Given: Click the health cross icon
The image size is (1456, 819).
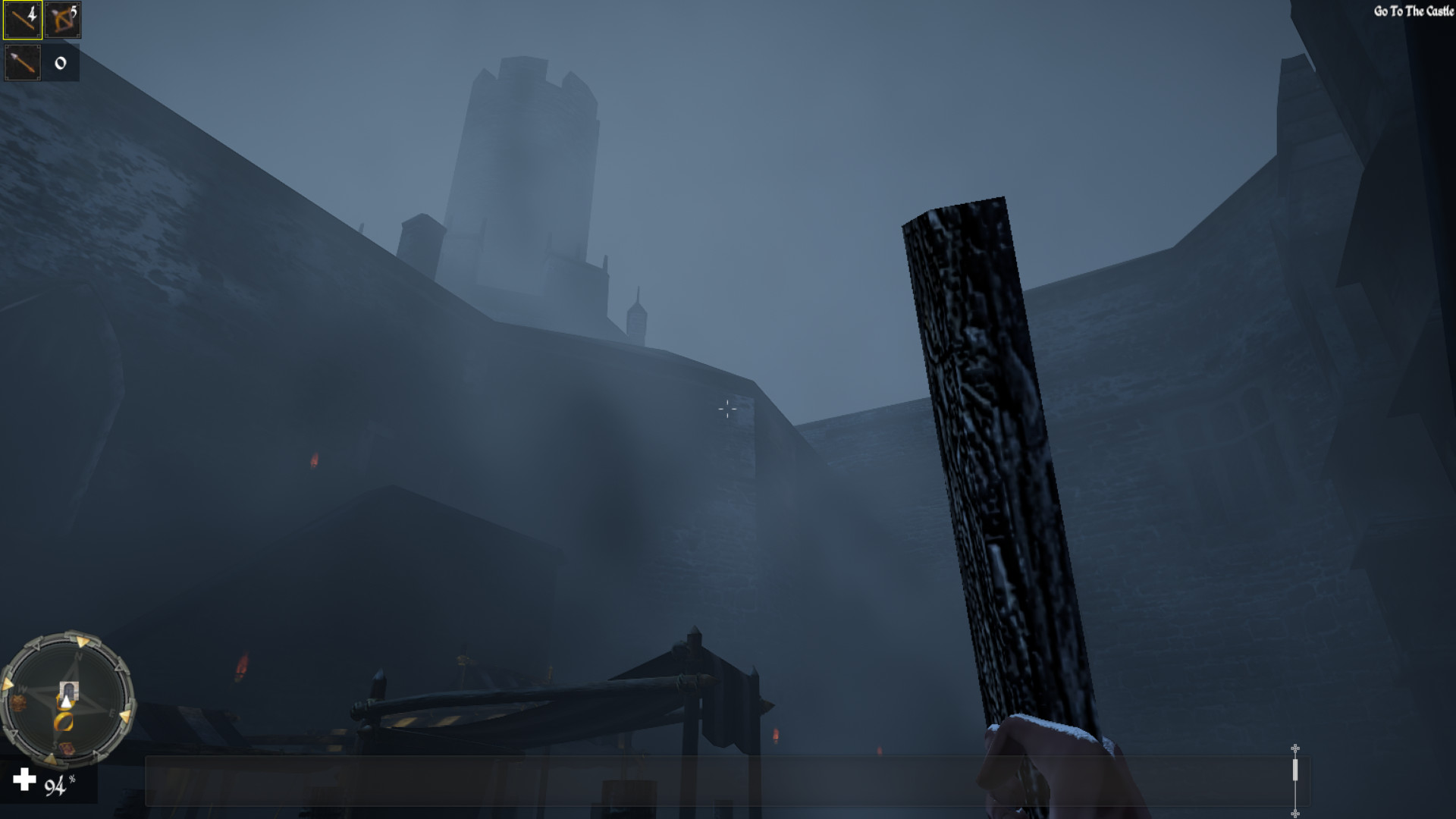Looking at the screenshot, I should (x=24, y=780).
